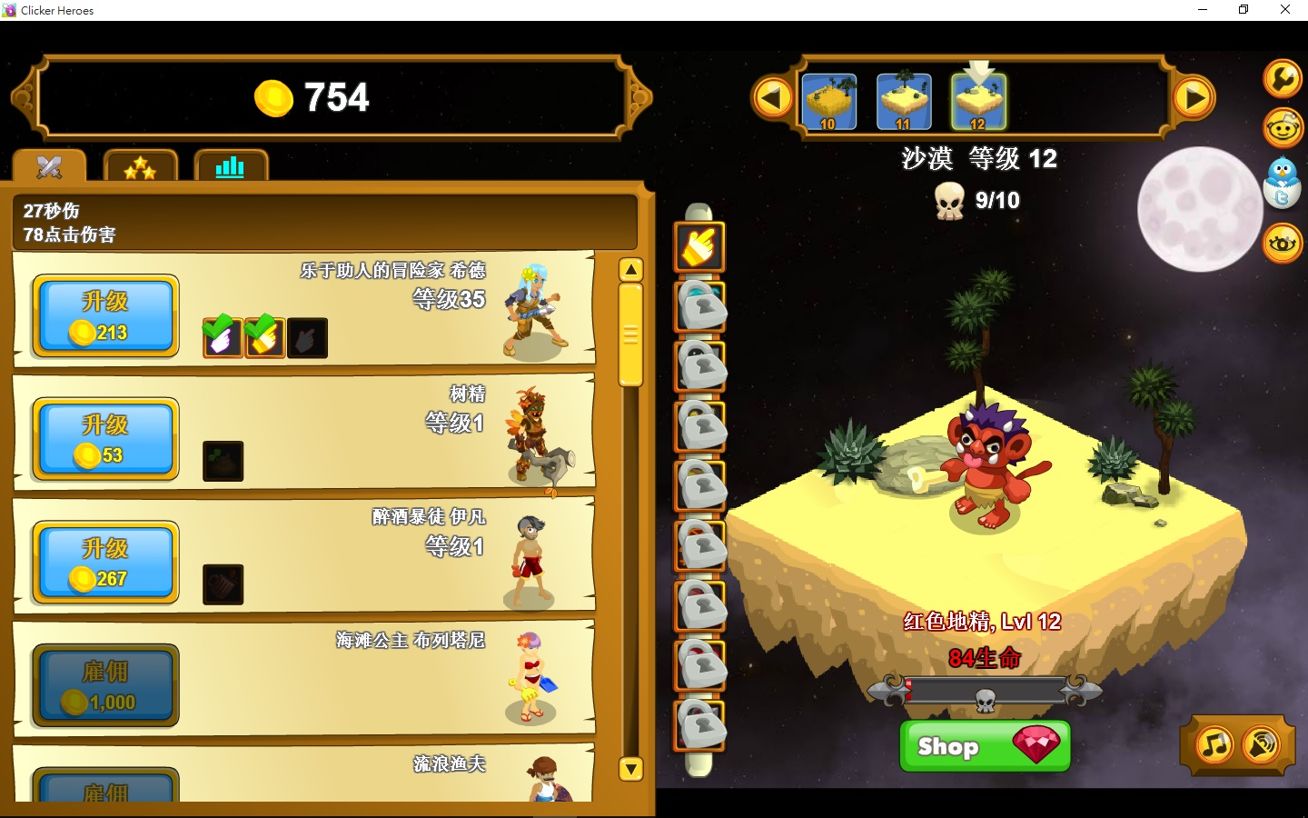Click the Twitter bird icon
Screen dimensions: 1308x818
tap(1283, 180)
